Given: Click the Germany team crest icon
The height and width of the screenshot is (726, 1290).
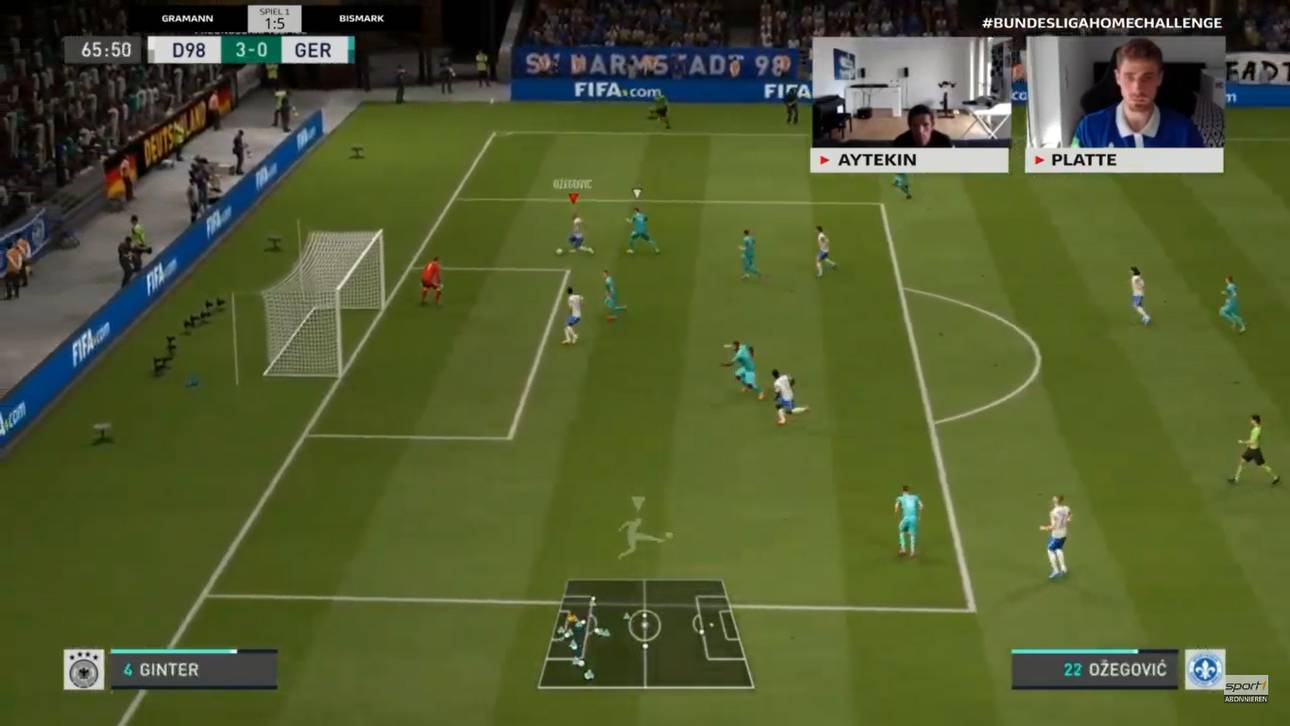Looking at the screenshot, I should coord(84,670).
